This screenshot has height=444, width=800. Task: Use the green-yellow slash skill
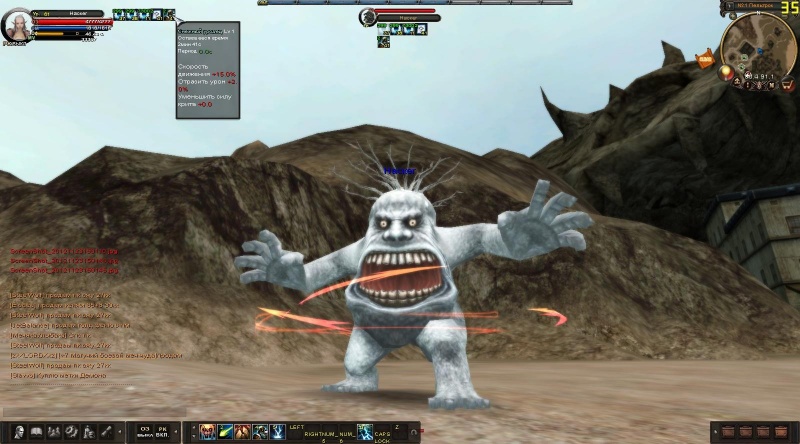(224, 431)
